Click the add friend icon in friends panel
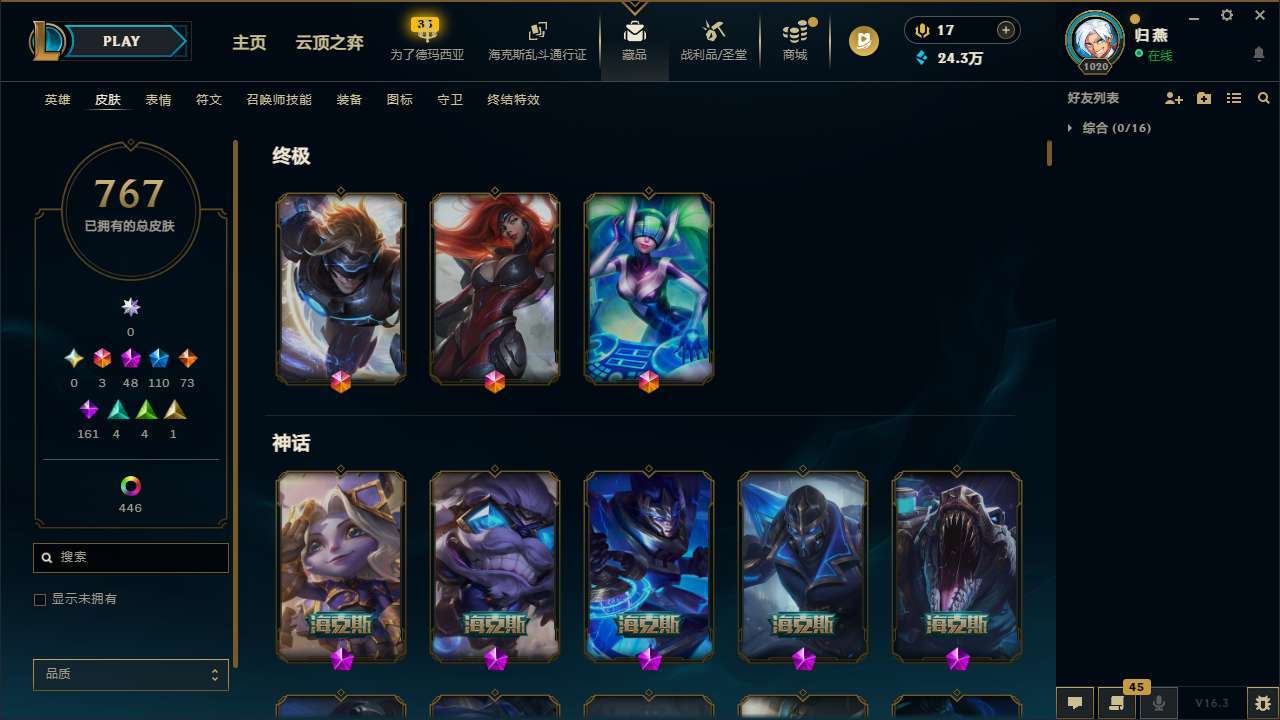Image resolution: width=1280 pixels, height=720 pixels. point(1174,98)
